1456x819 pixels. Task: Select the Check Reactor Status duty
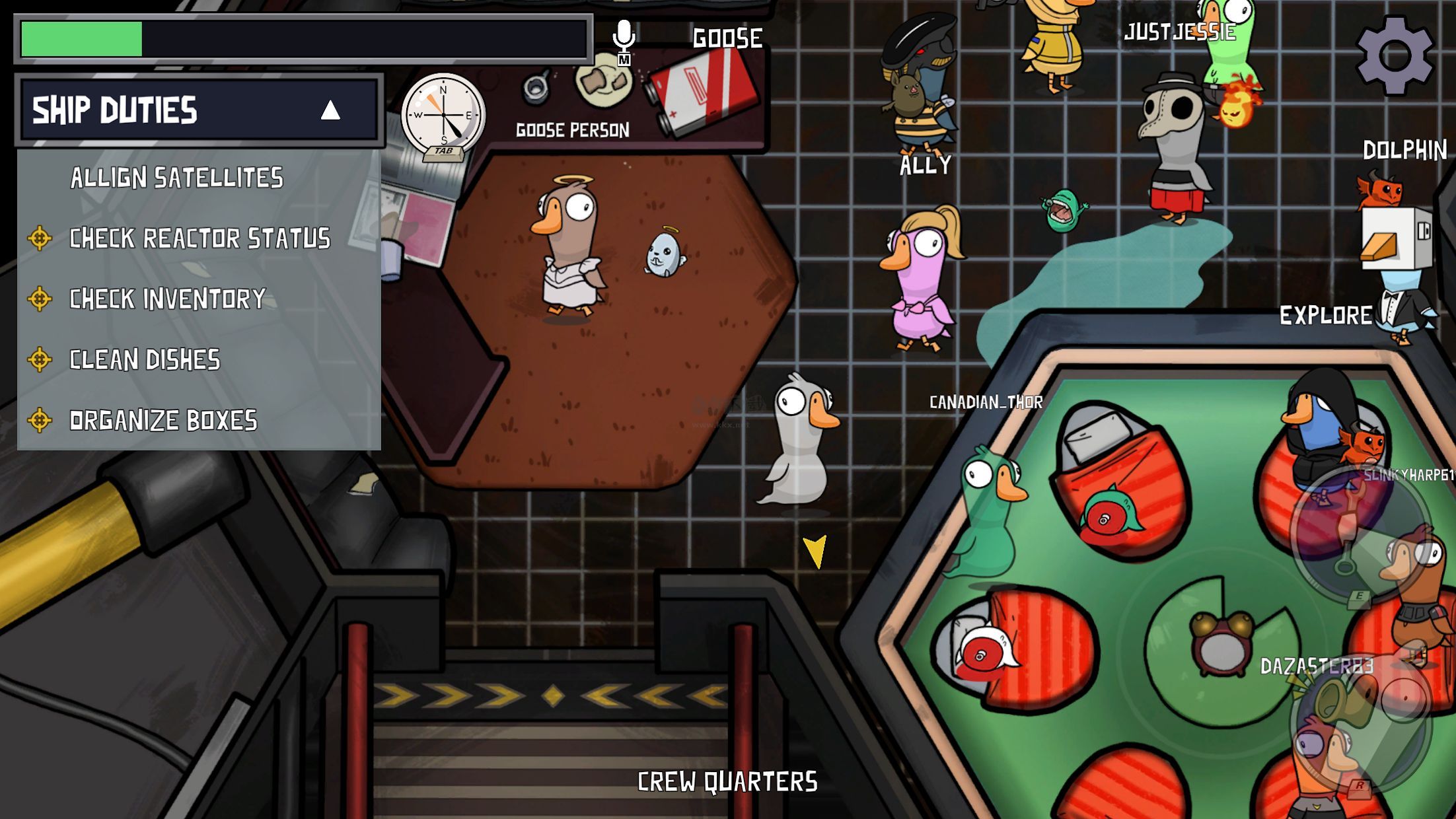coord(199,238)
